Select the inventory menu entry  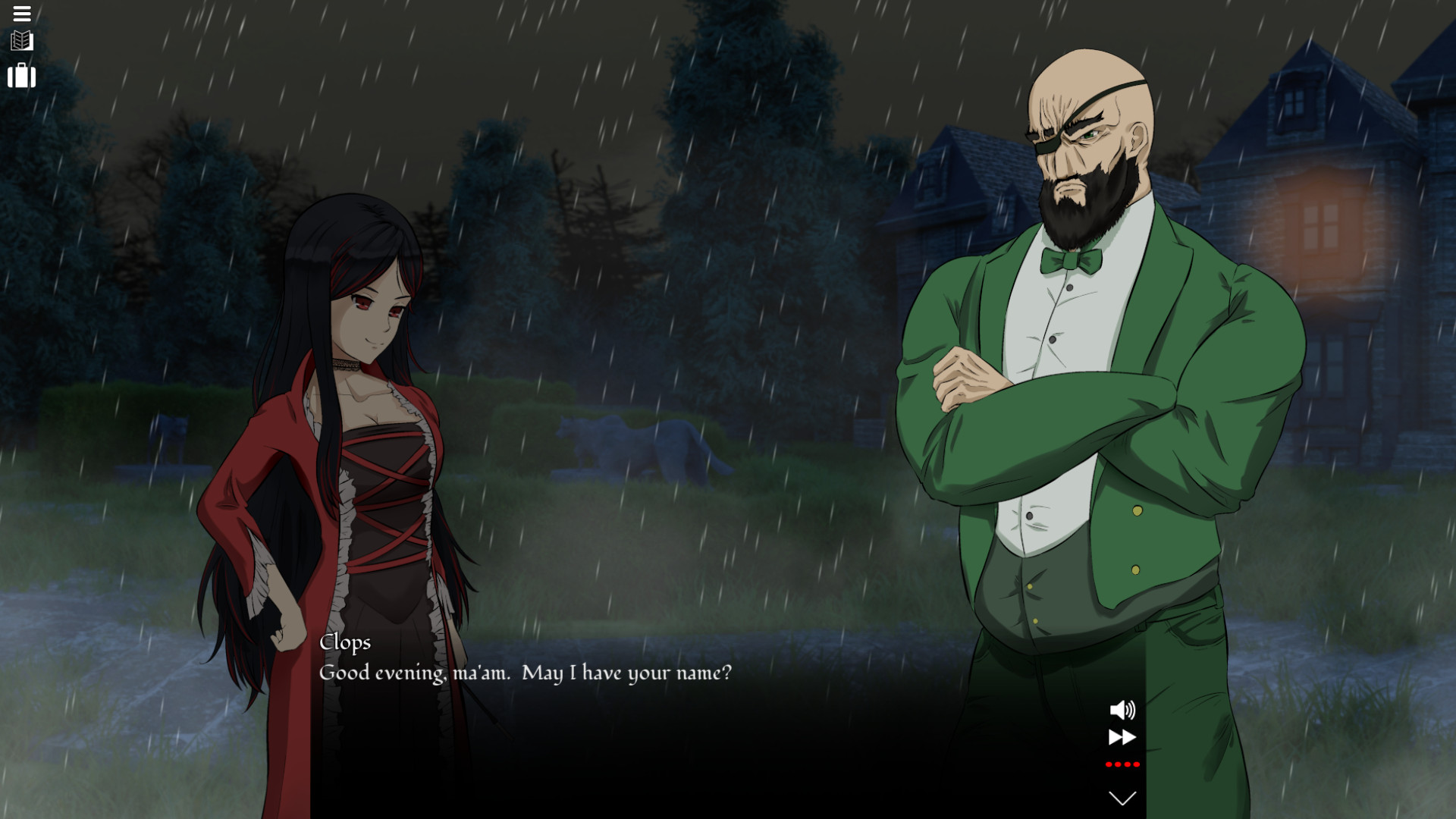[22, 76]
